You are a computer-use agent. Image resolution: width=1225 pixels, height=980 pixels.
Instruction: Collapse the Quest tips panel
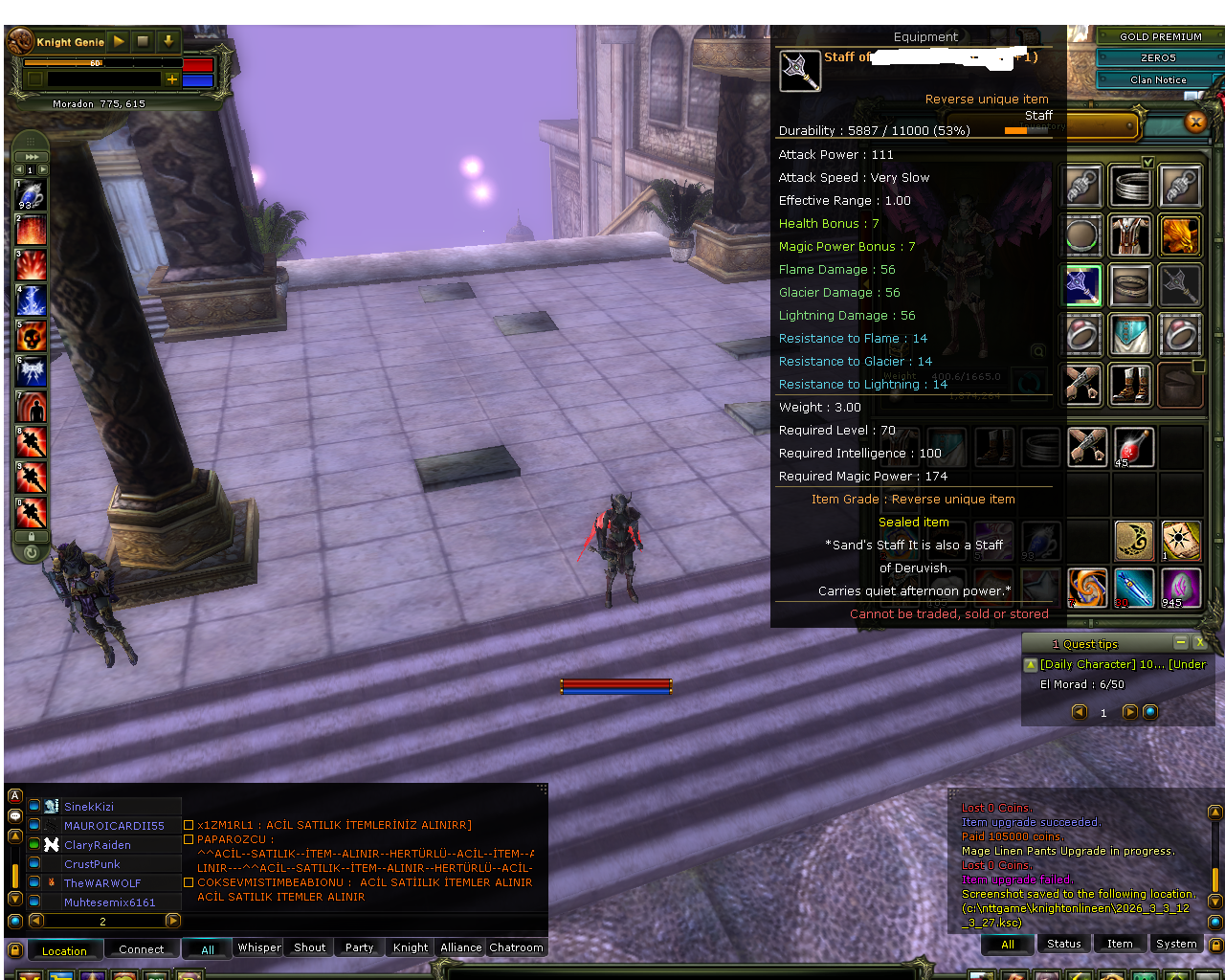(1182, 642)
